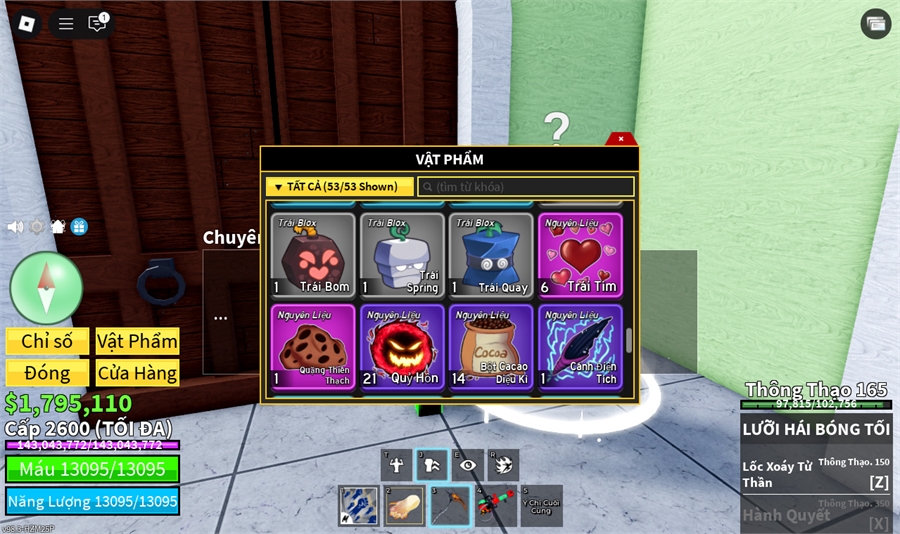Click the inventory keyword search field
The width and height of the screenshot is (900, 534).
point(526,187)
